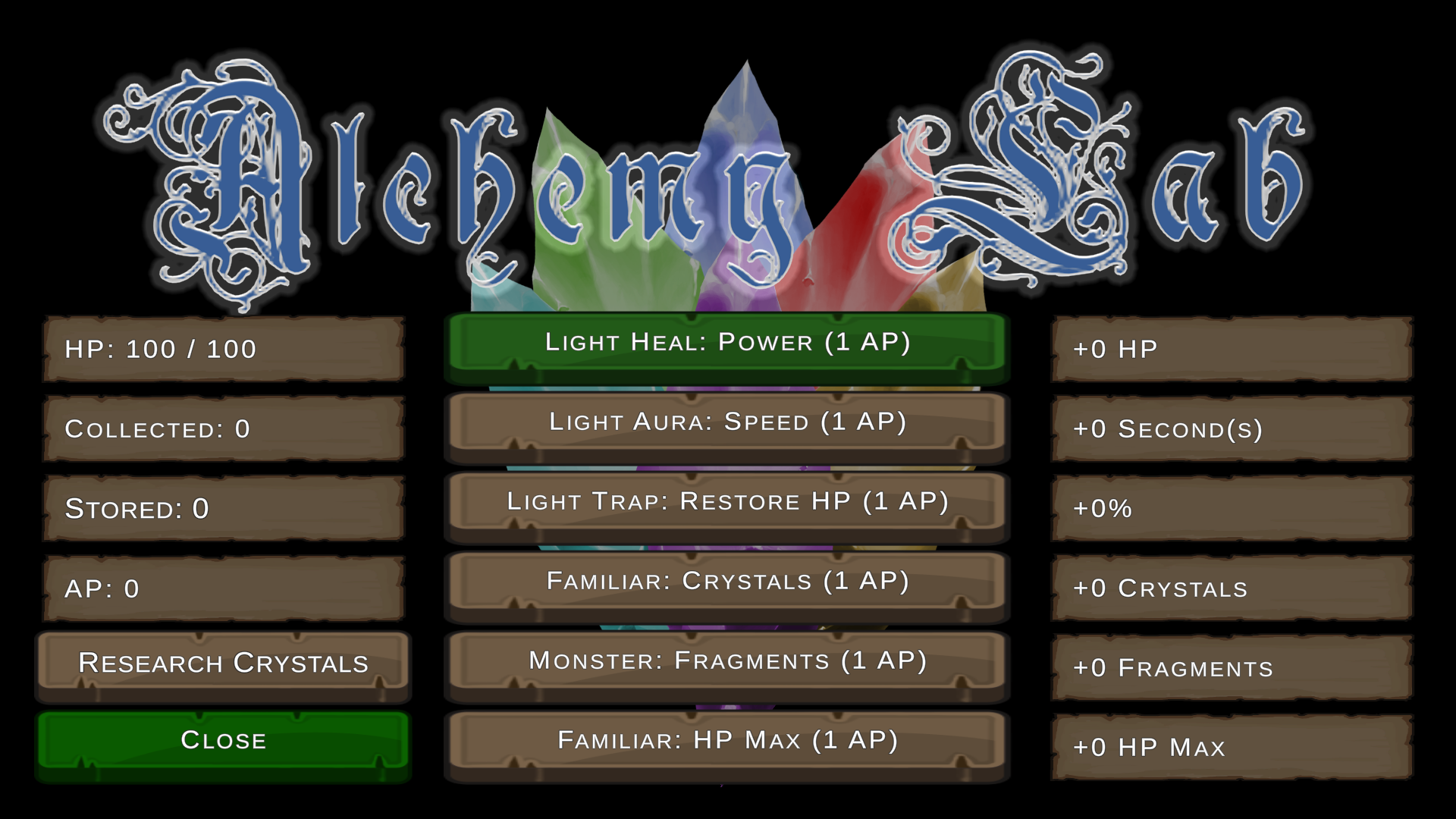Select the Monster: Fragments upgrade
Viewport: 1456px width, 819px height.
[726, 661]
